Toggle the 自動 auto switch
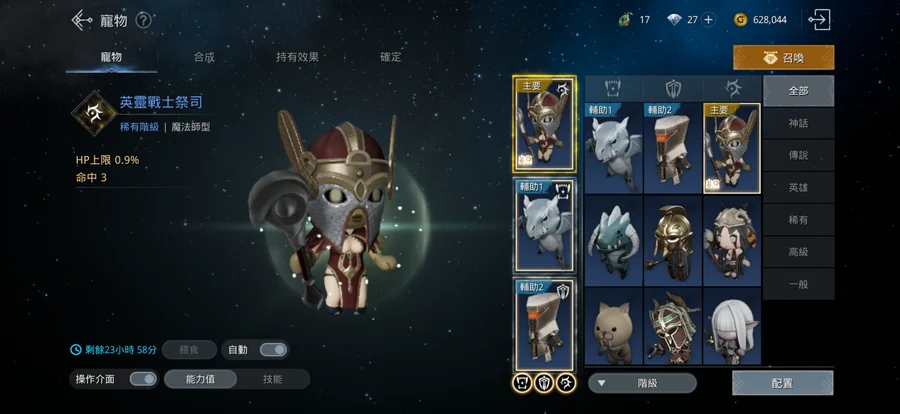 pos(272,349)
